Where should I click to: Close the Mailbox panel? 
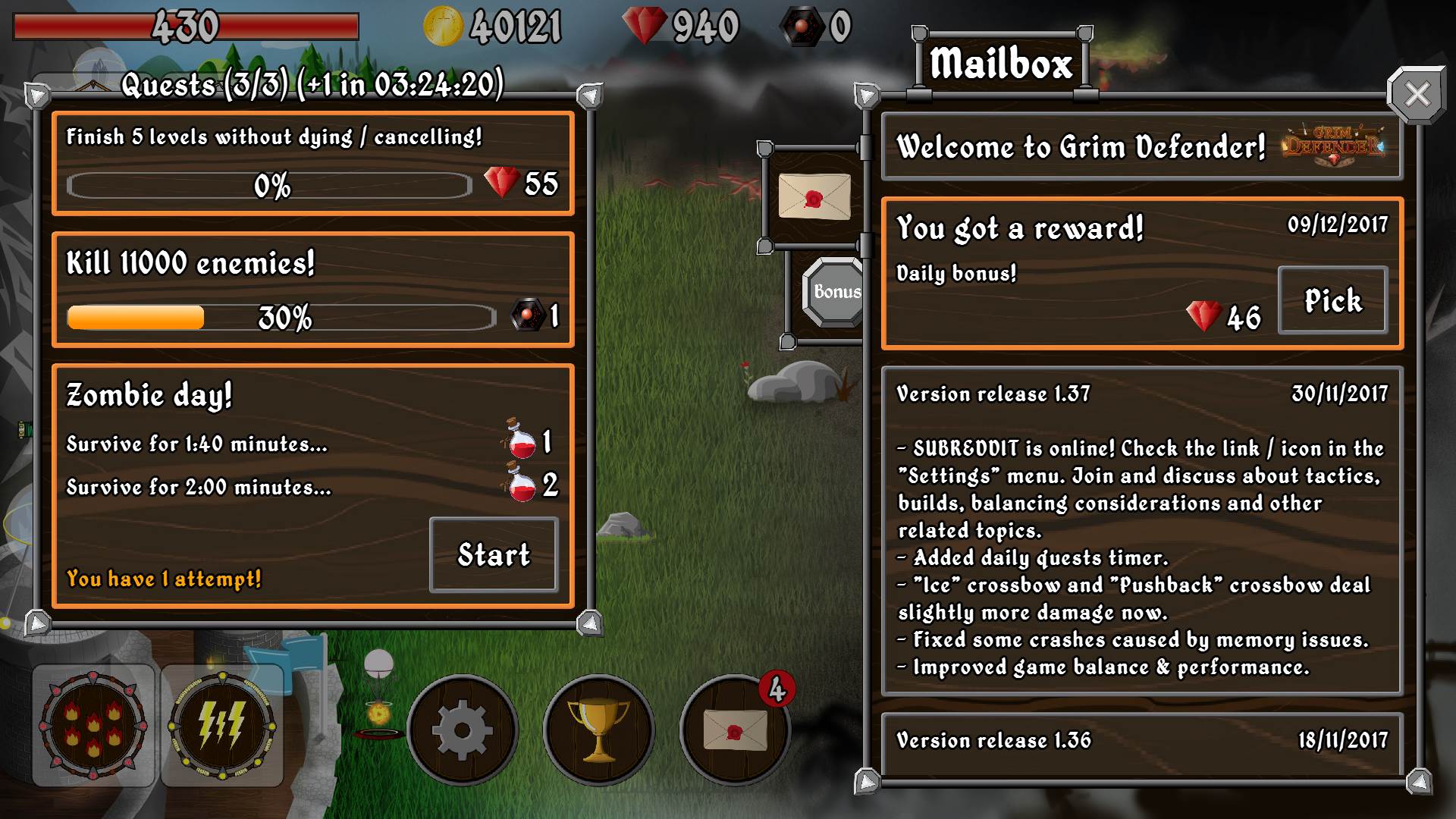point(1416,96)
